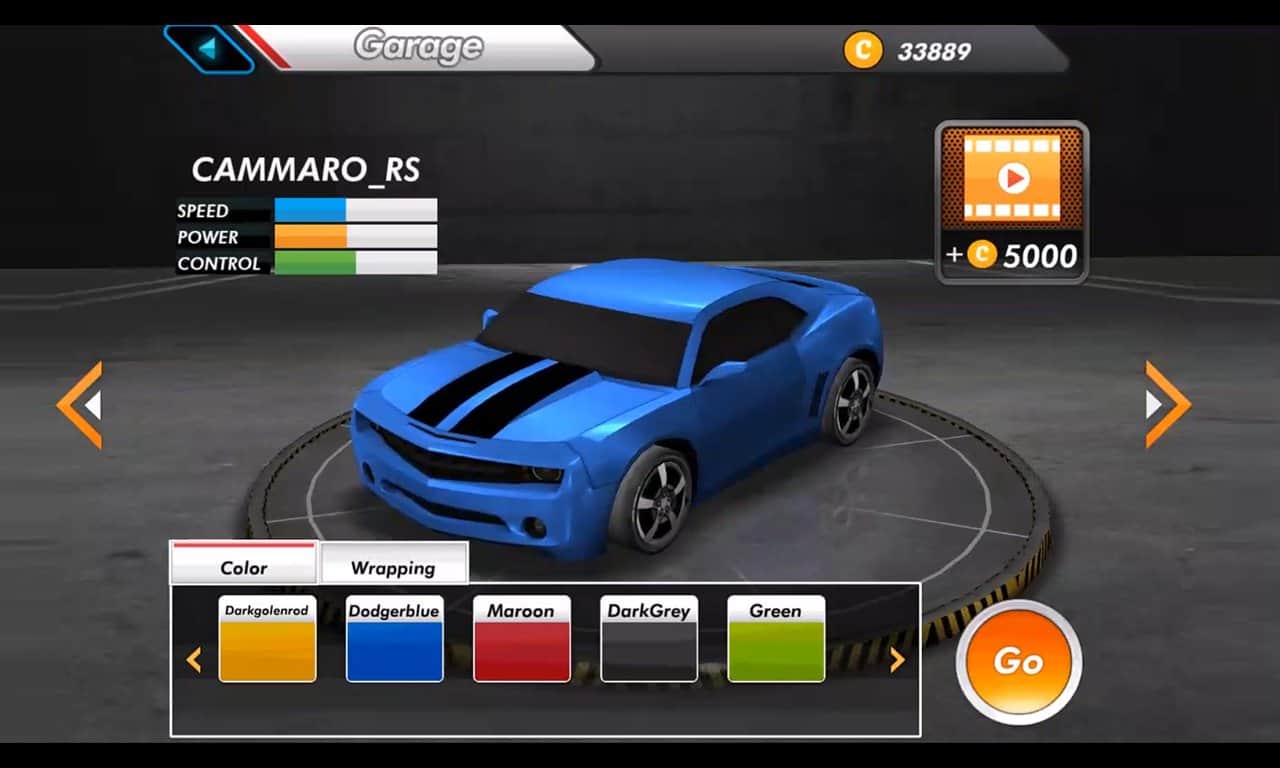Watch the video ad for 5000 coins
The width and height of the screenshot is (1280, 768).
point(1012,201)
